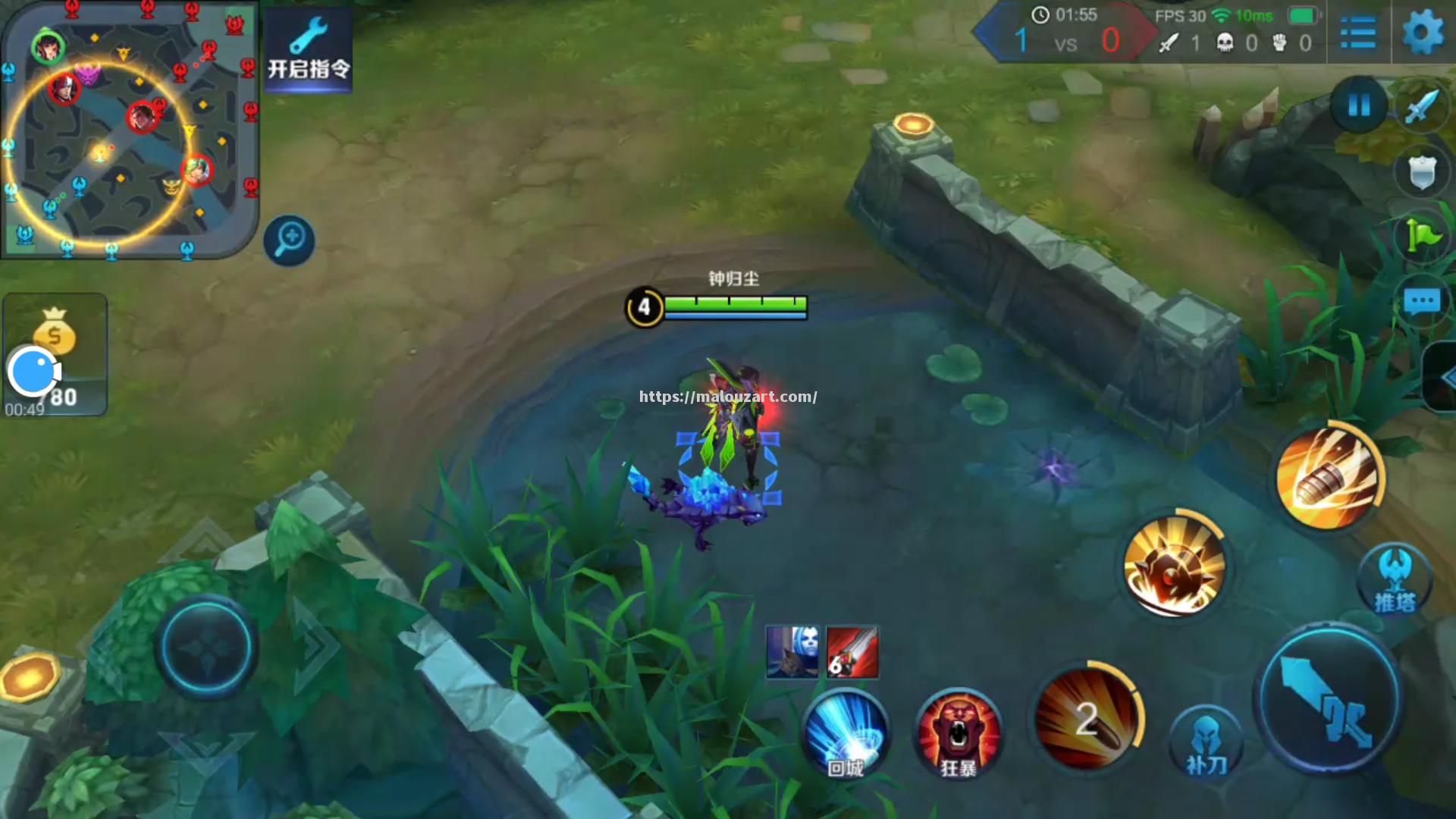This screenshot has width=1456, height=819.
Task: Open the chat bubble button
Action: pos(1421,302)
